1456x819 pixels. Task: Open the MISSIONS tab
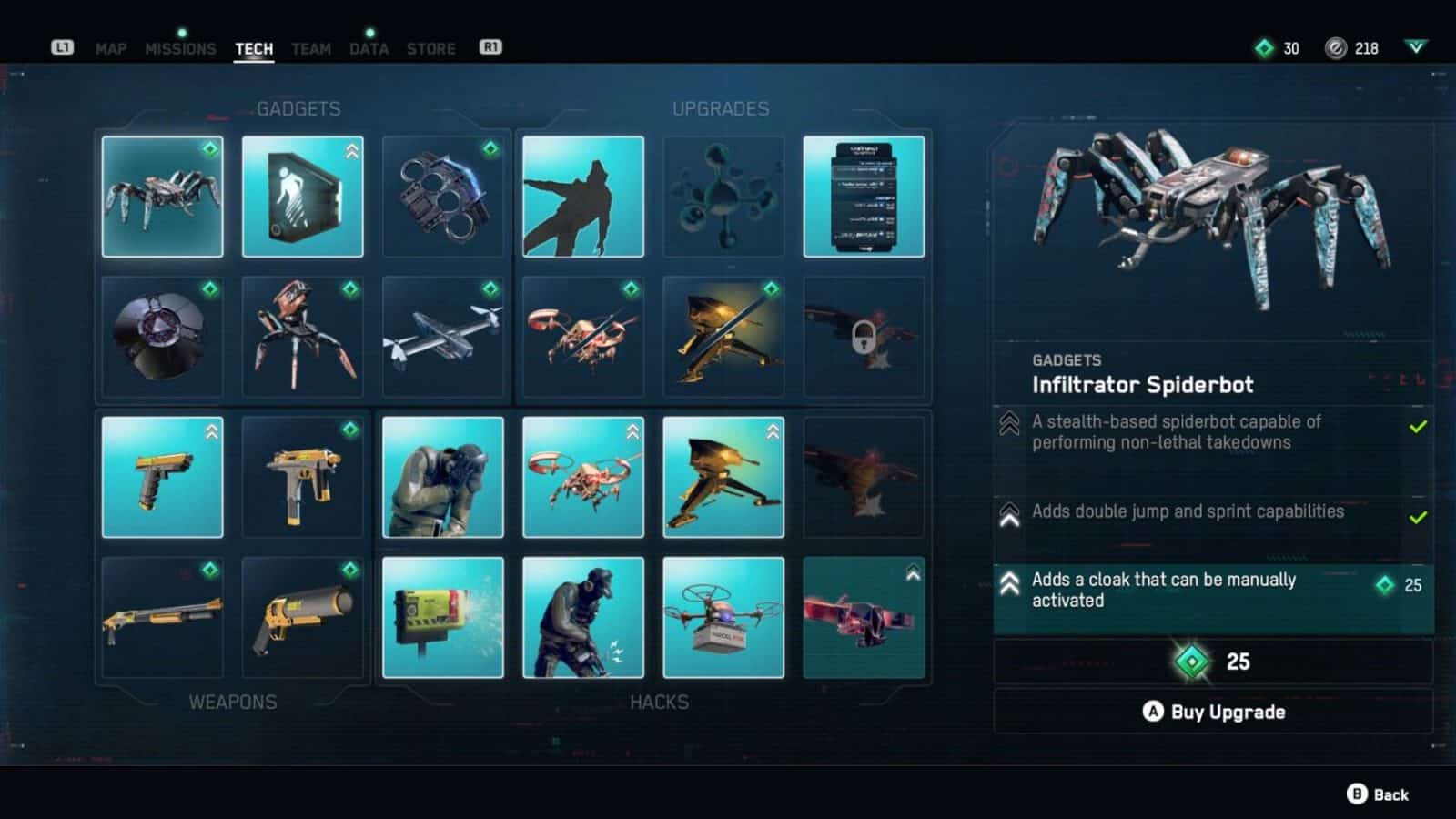pos(180,49)
